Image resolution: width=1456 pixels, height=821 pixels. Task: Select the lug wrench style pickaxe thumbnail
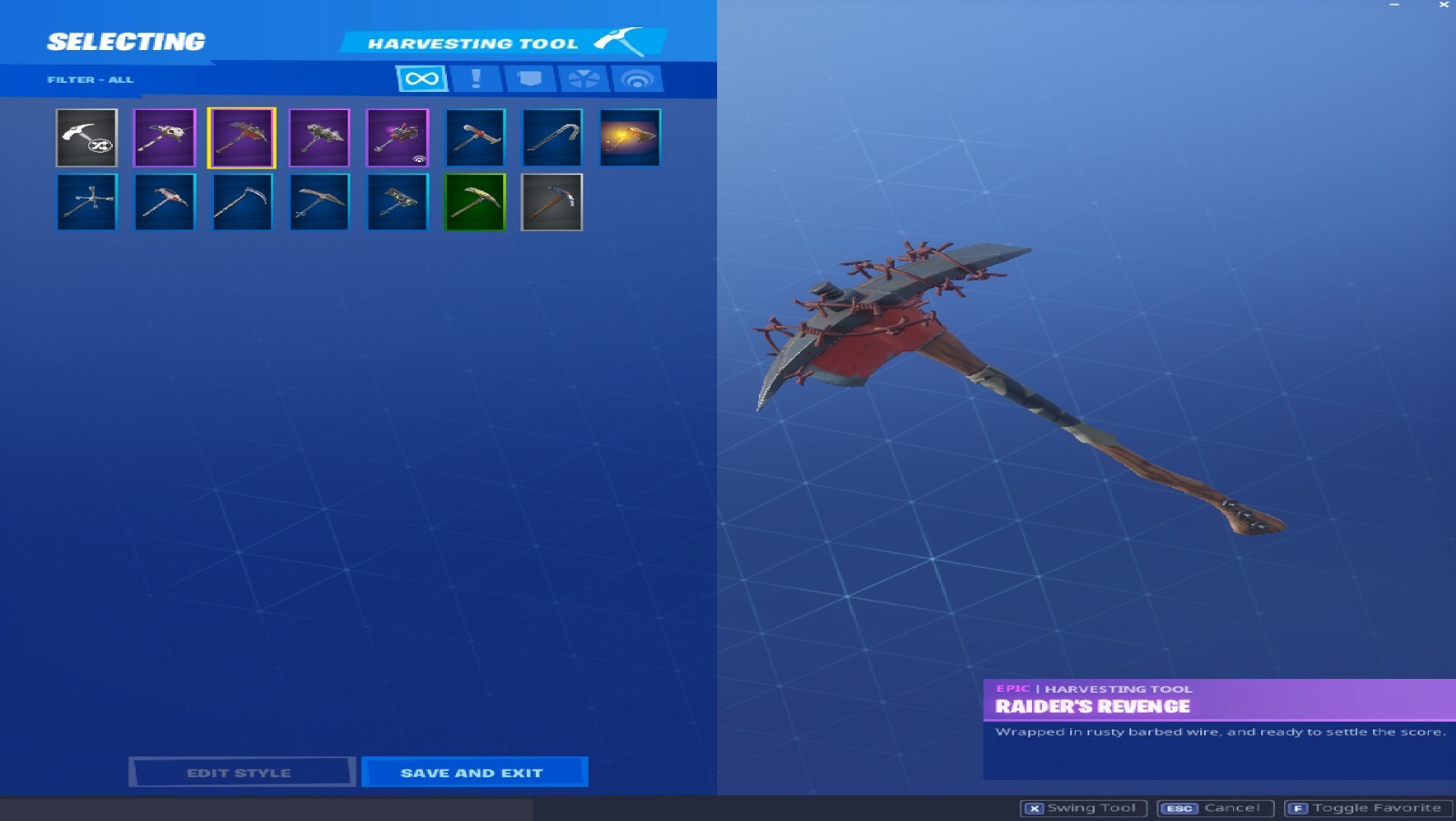coord(86,201)
